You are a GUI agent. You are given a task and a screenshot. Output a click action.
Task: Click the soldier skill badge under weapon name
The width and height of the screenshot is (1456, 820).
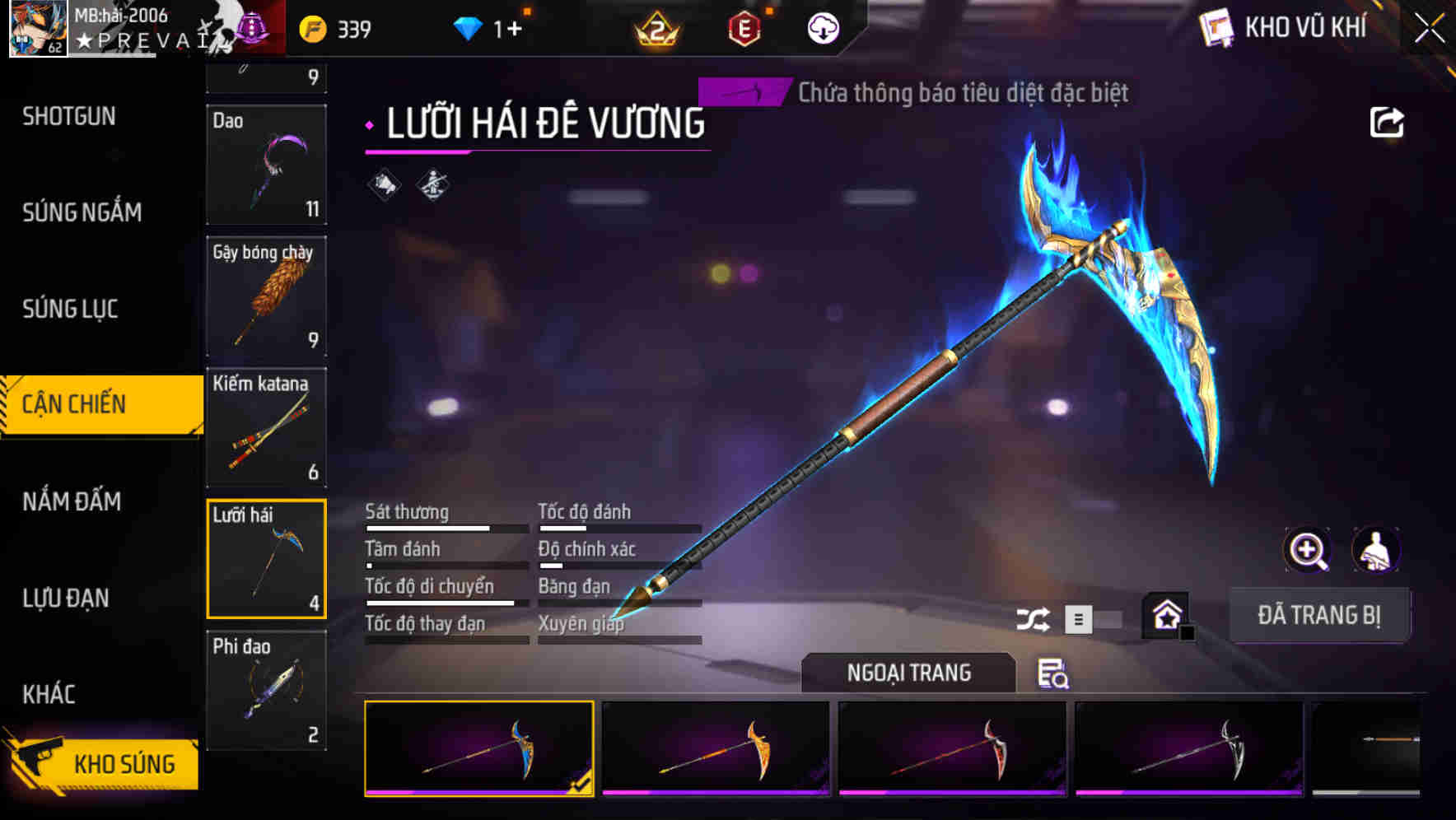tap(432, 184)
